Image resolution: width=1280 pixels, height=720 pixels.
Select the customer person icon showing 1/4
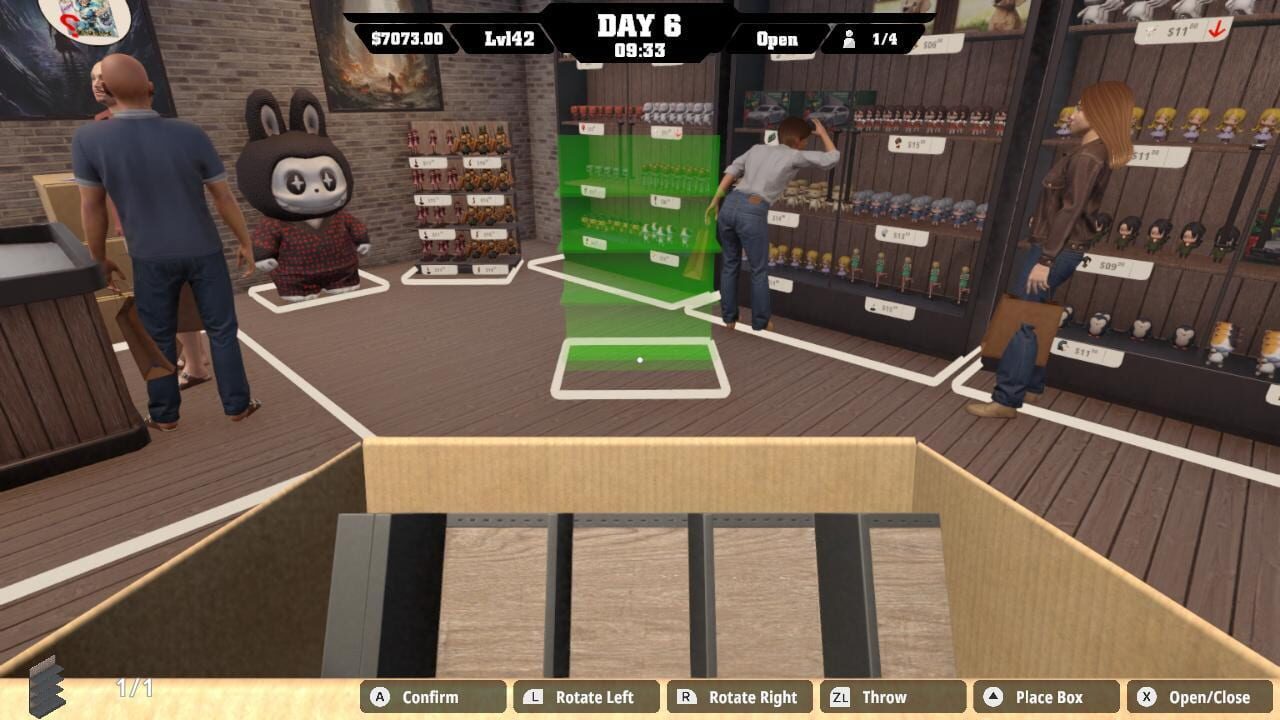click(x=848, y=39)
